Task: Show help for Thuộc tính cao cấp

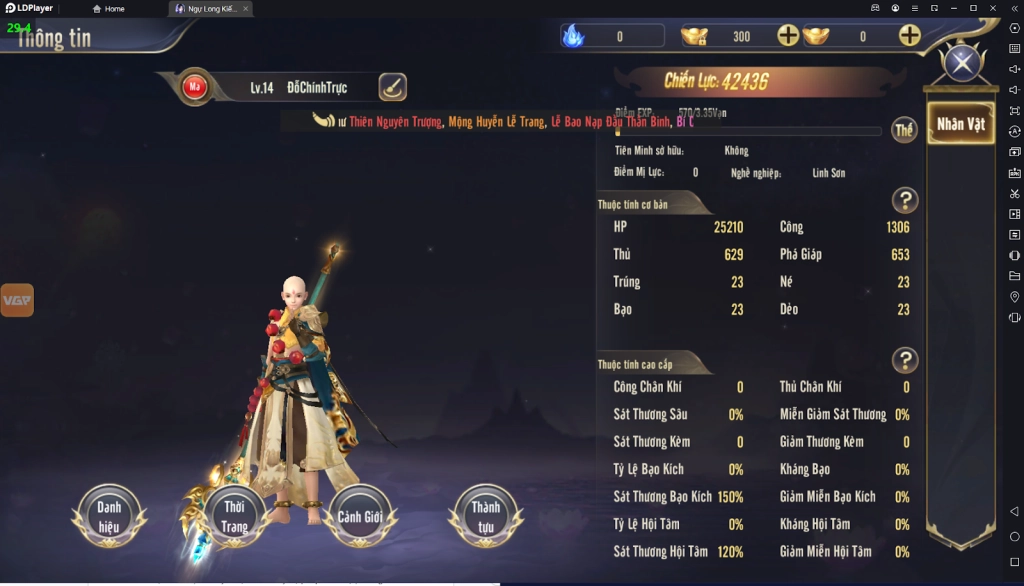Action: coord(904,360)
